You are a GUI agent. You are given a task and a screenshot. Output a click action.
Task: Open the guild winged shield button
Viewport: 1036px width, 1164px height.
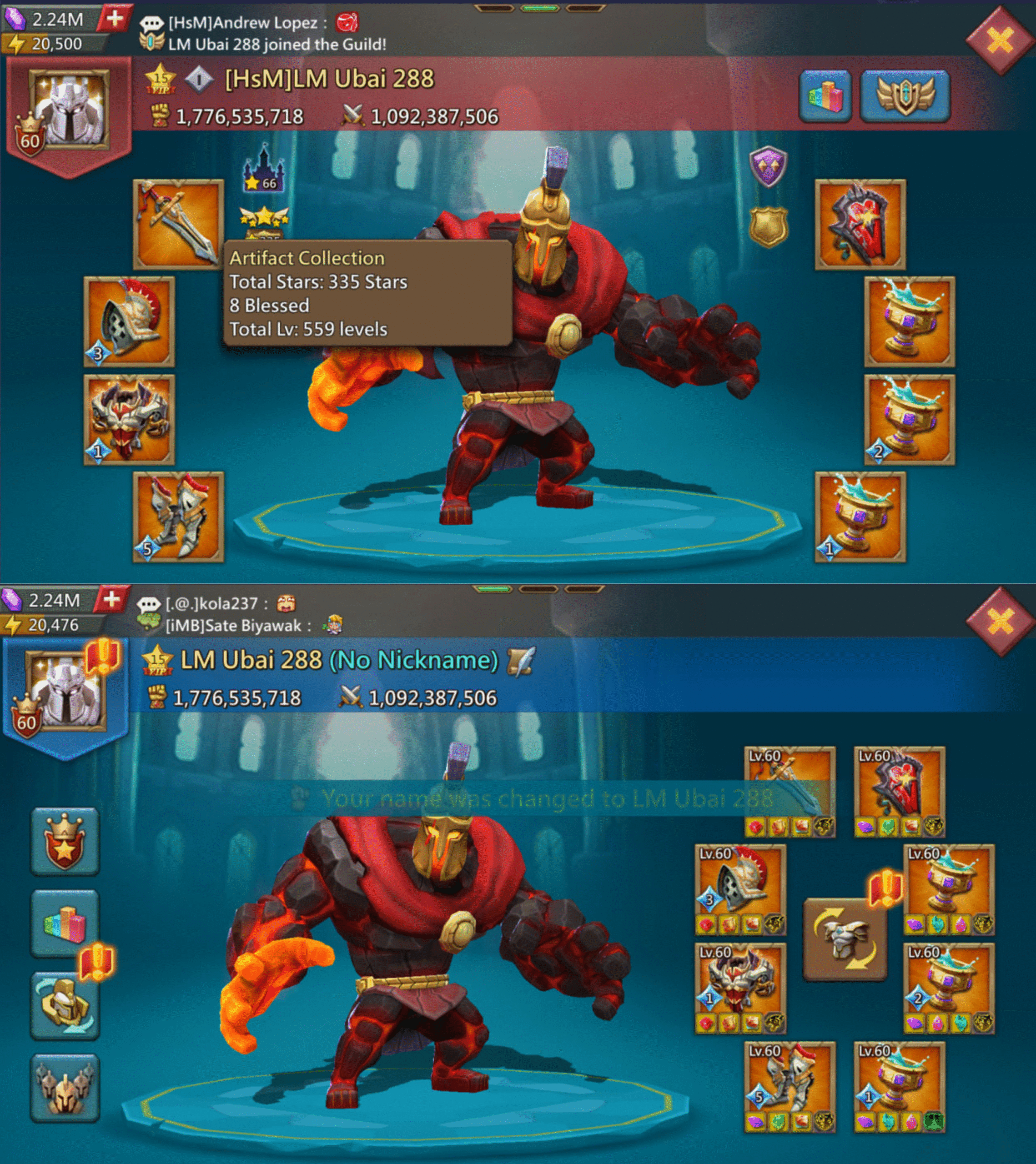pos(905,95)
